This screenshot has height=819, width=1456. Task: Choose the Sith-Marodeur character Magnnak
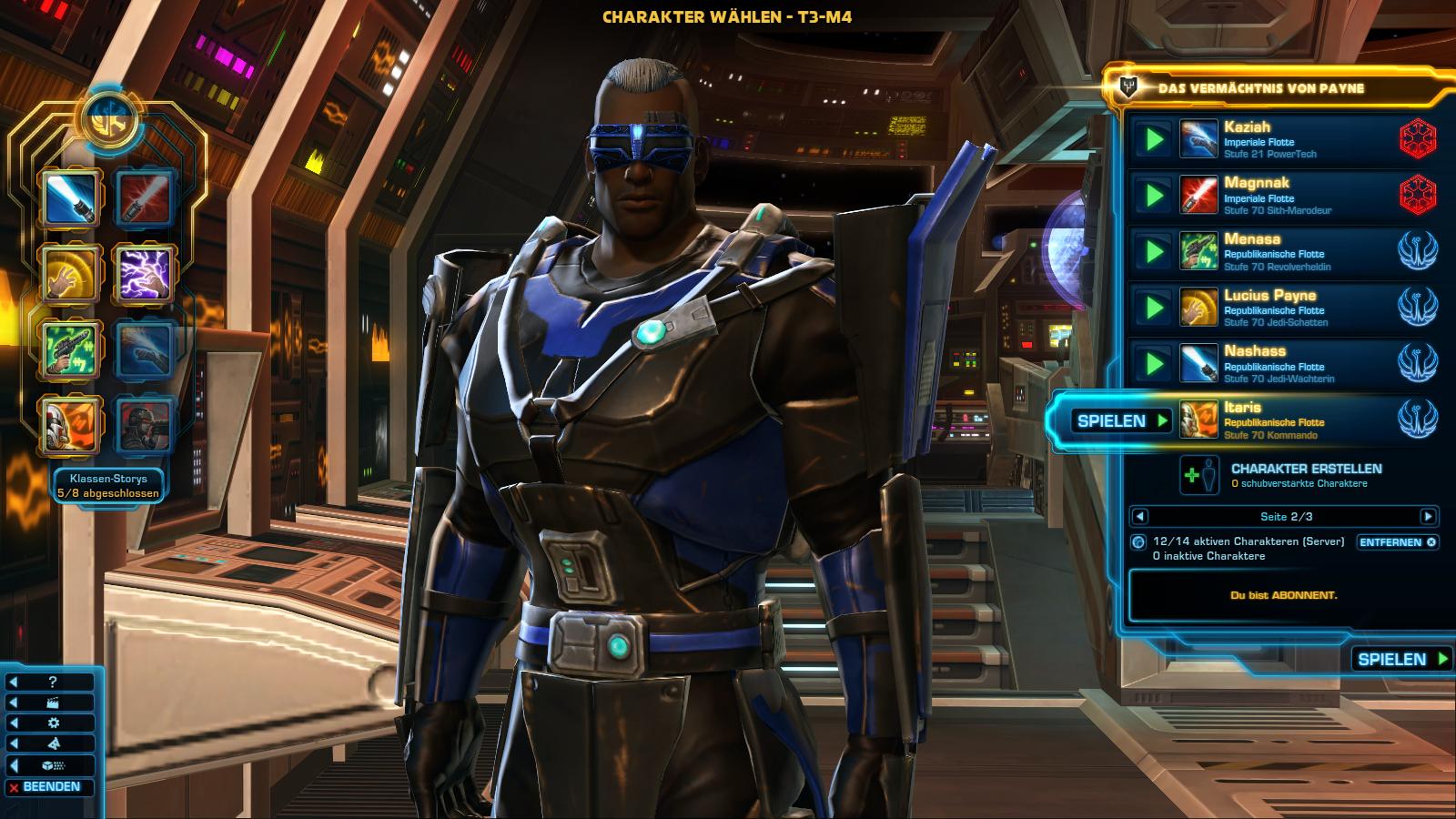click(x=1292, y=196)
